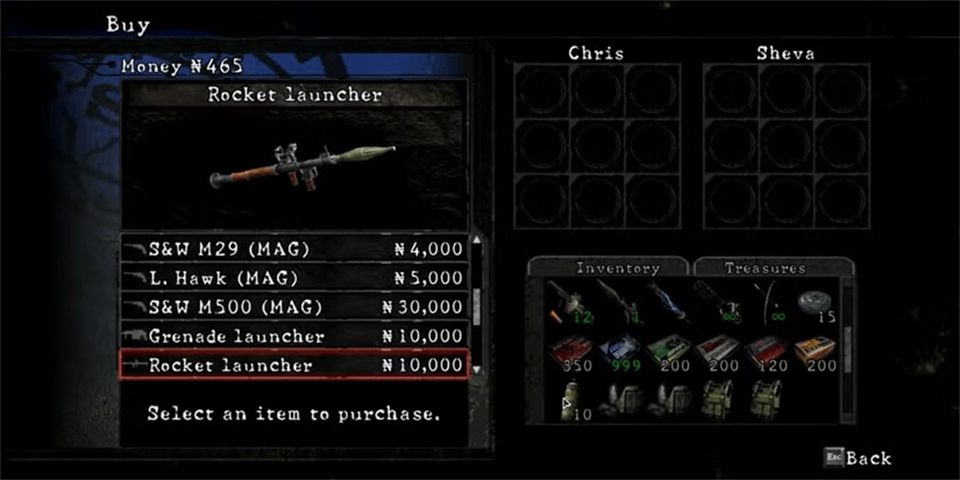
Task: Click the Back button
Action: click(x=858, y=458)
